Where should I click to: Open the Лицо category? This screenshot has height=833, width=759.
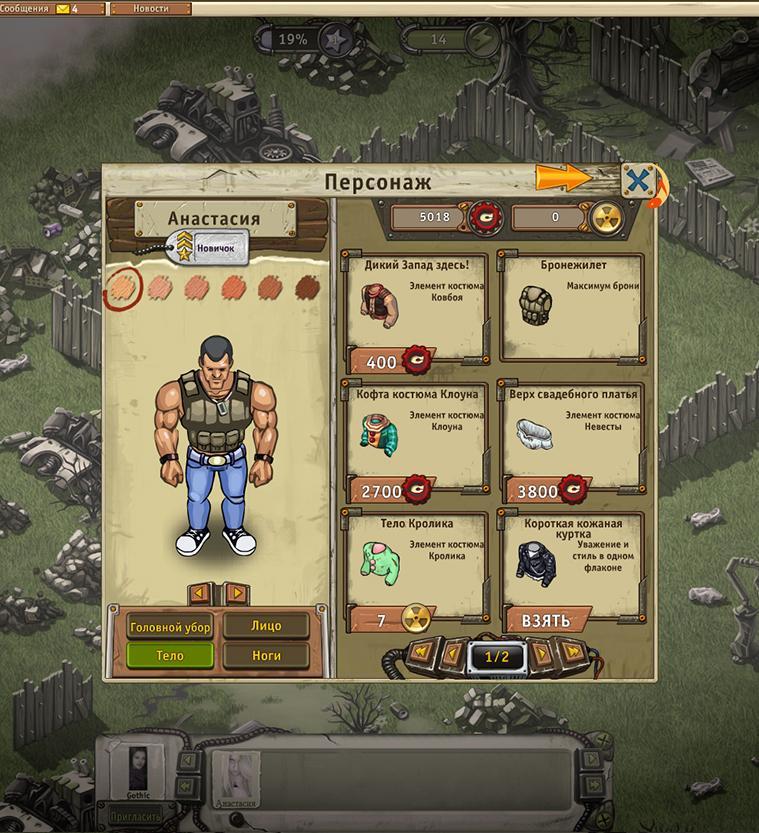[x=266, y=627]
